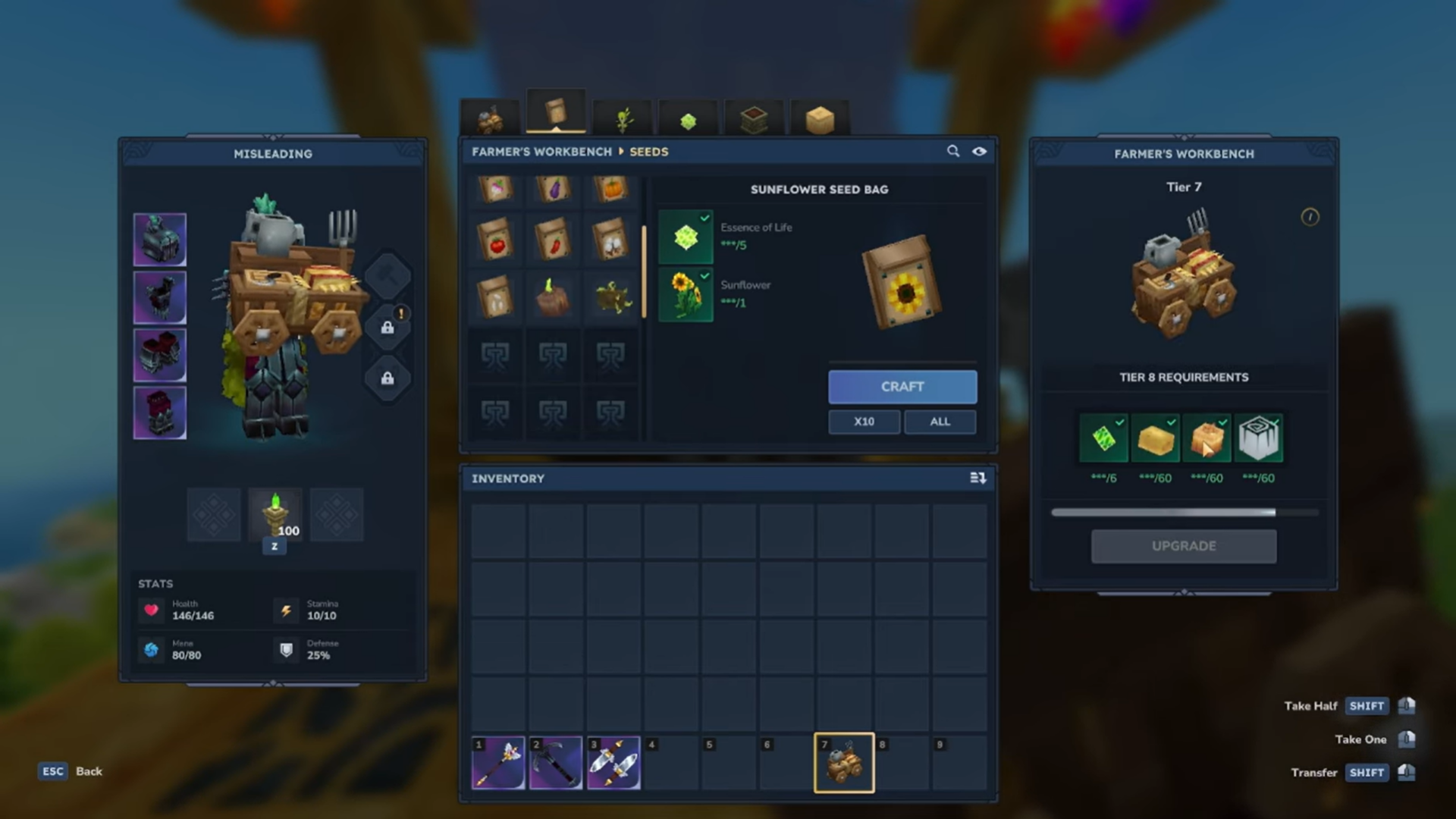Click the inventory sort icon
Screen dimensions: 1456x819
(x=977, y=479)
